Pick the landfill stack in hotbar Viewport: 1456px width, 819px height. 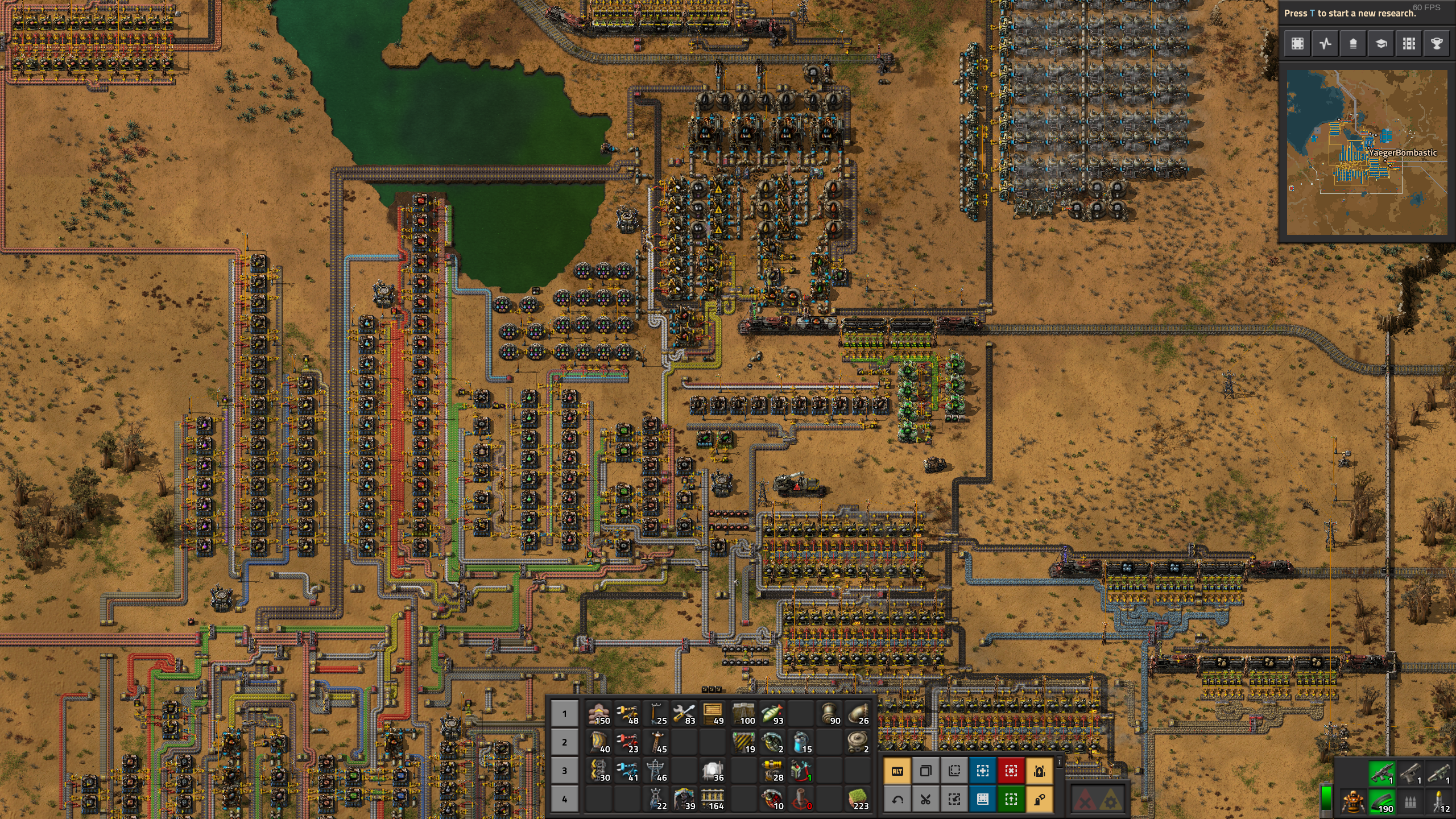tap(858, 799)
